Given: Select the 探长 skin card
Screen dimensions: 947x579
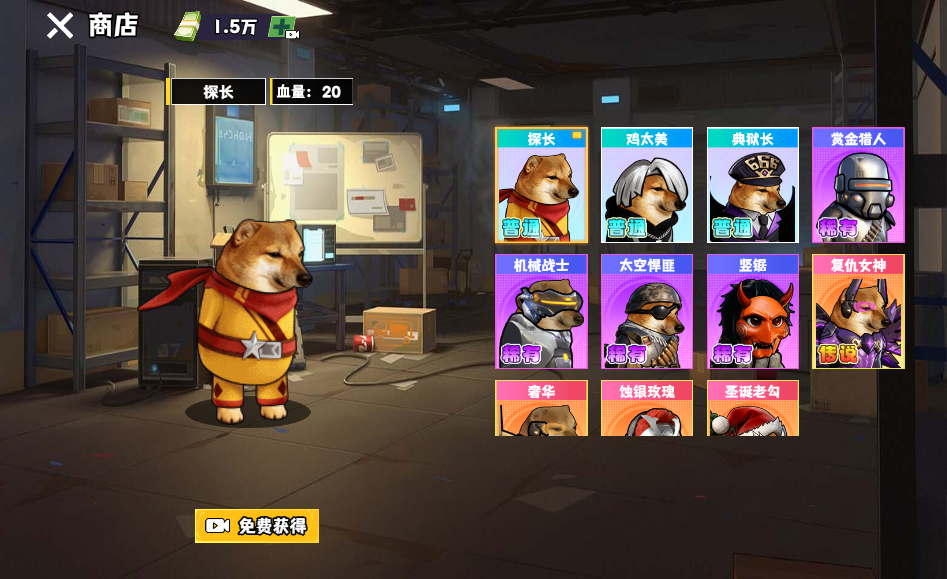Looking at the screenshot, I should coord(541,186).
